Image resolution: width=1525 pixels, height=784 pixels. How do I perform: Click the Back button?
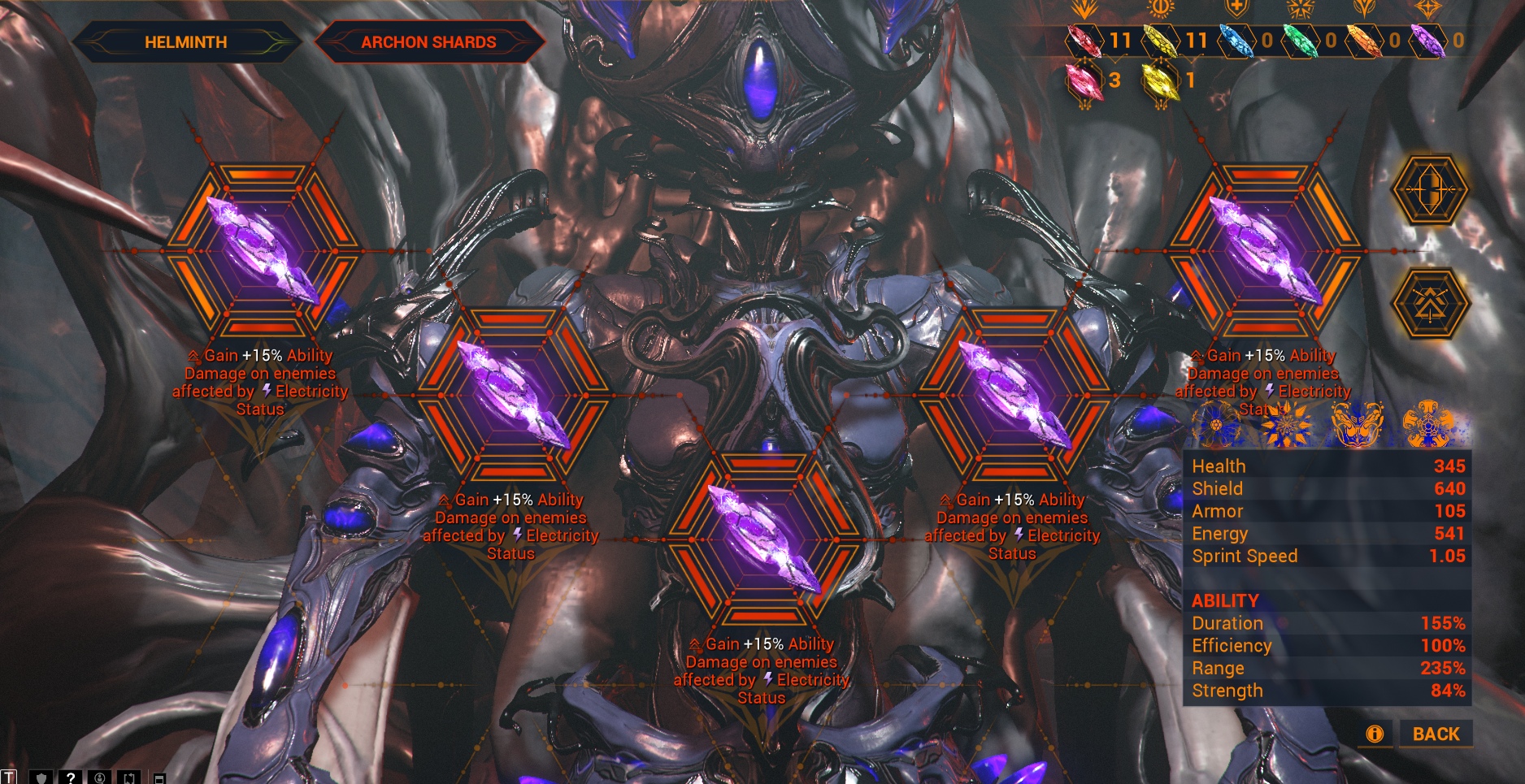(1436, 734)
